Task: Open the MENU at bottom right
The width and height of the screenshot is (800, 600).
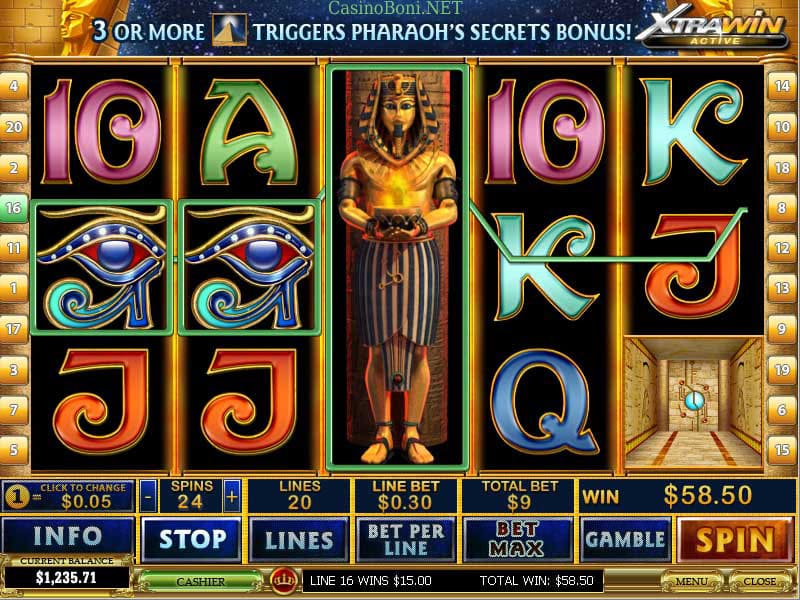Action: pyautogui.click(x=691, y=580)
